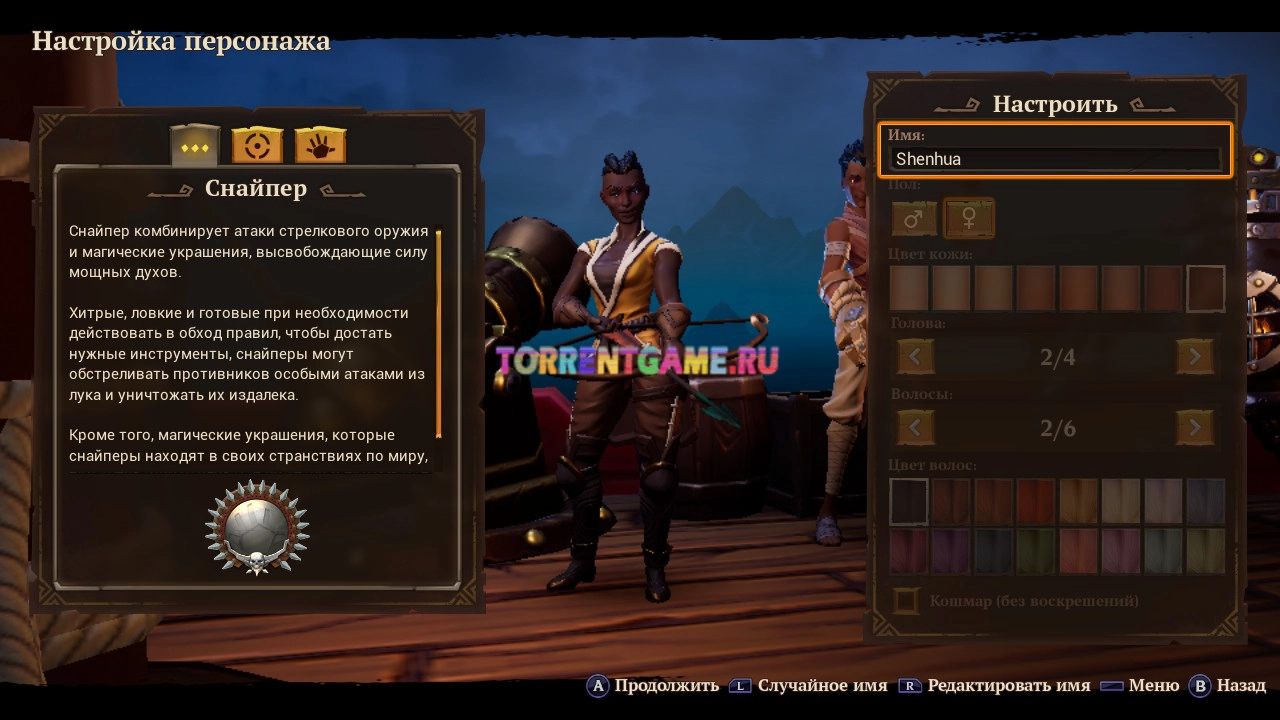The width and height of the screenshot is (1280, 720).
Task: Switch to the next hairstyle (Волосы)
Action: coord(1195,428)
